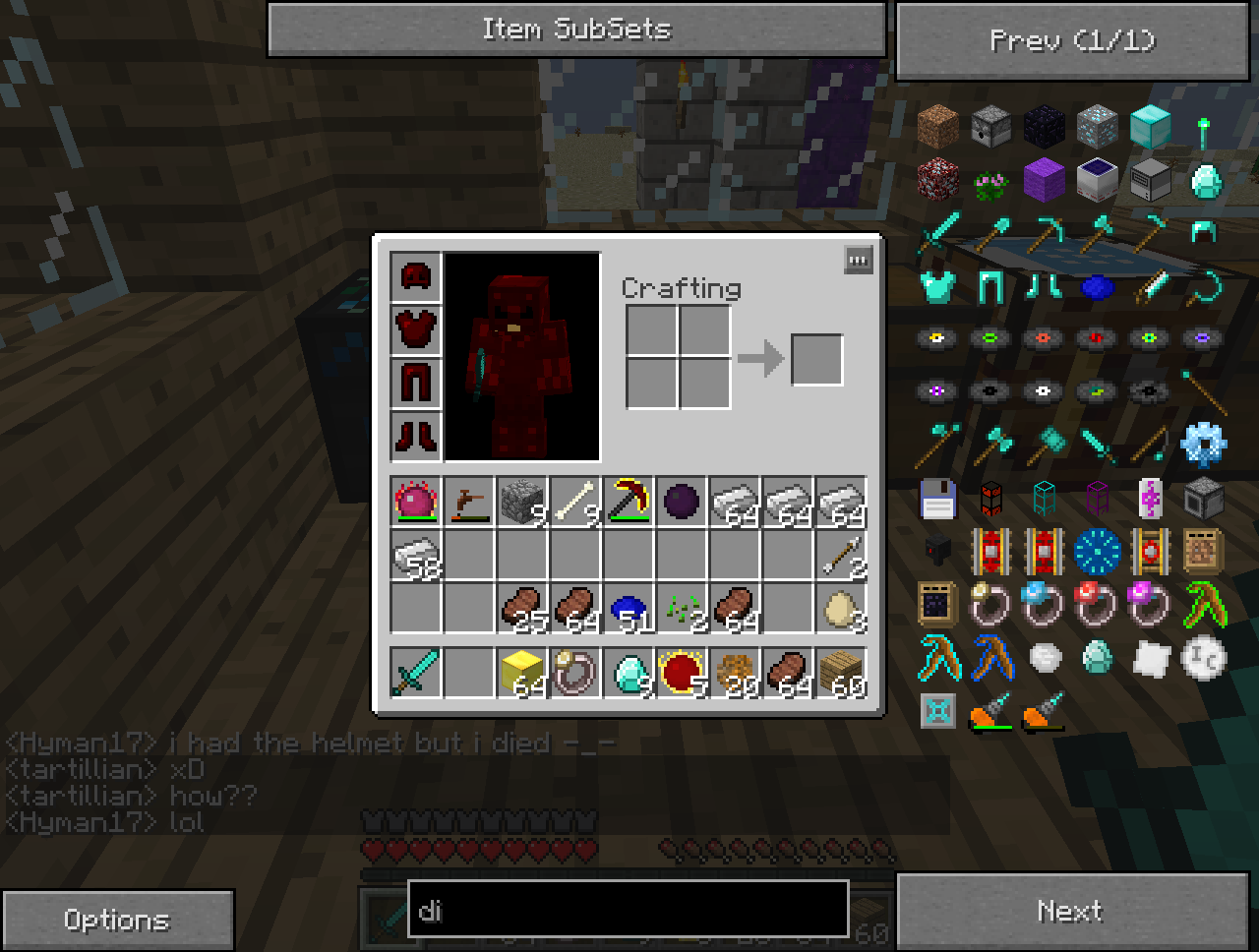Image resolution: width=1259 pixels, height=952 pixels.
Task: Select the equipped red helmet slot
Action: 415,276
